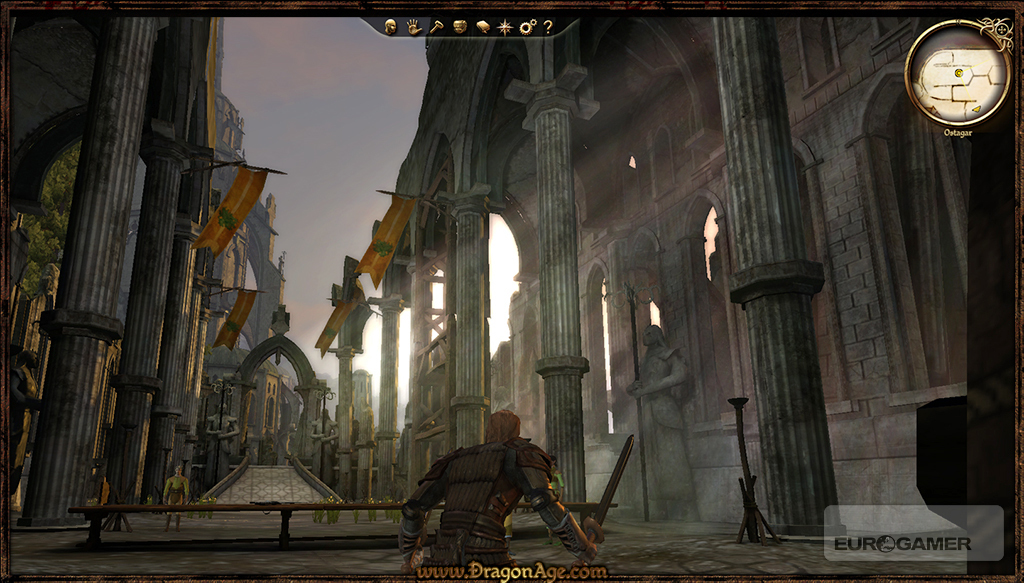Open the inventory backpack icon
Screen dimensions: 1024x583
(459, 27)
